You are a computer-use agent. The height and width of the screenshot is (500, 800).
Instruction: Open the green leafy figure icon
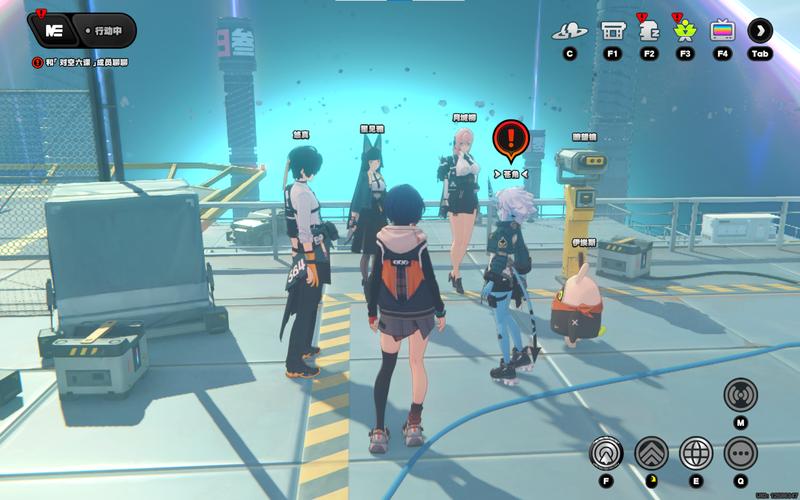685,30
